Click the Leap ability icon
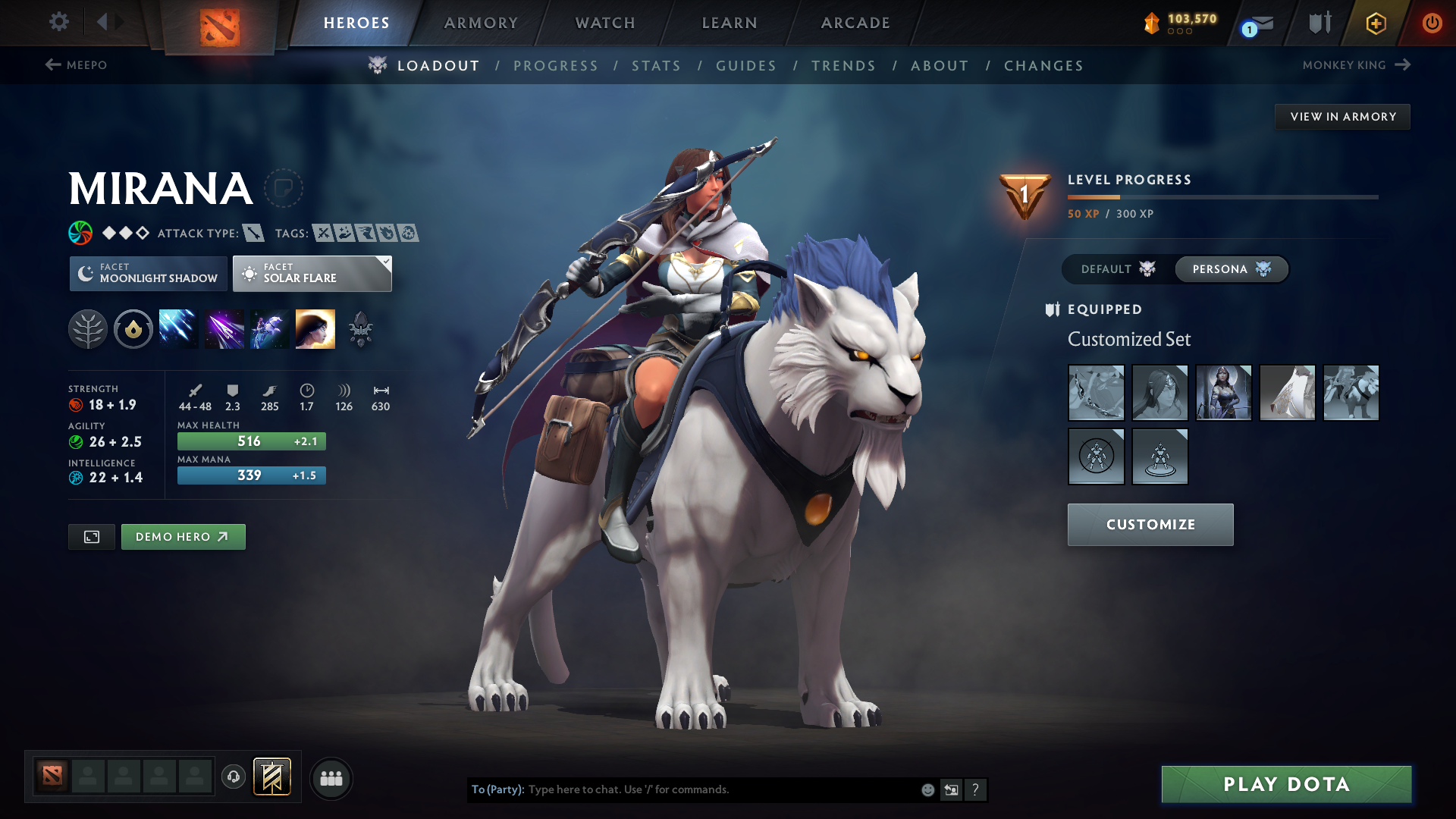Screen dimensions: 1456x819 269,328
